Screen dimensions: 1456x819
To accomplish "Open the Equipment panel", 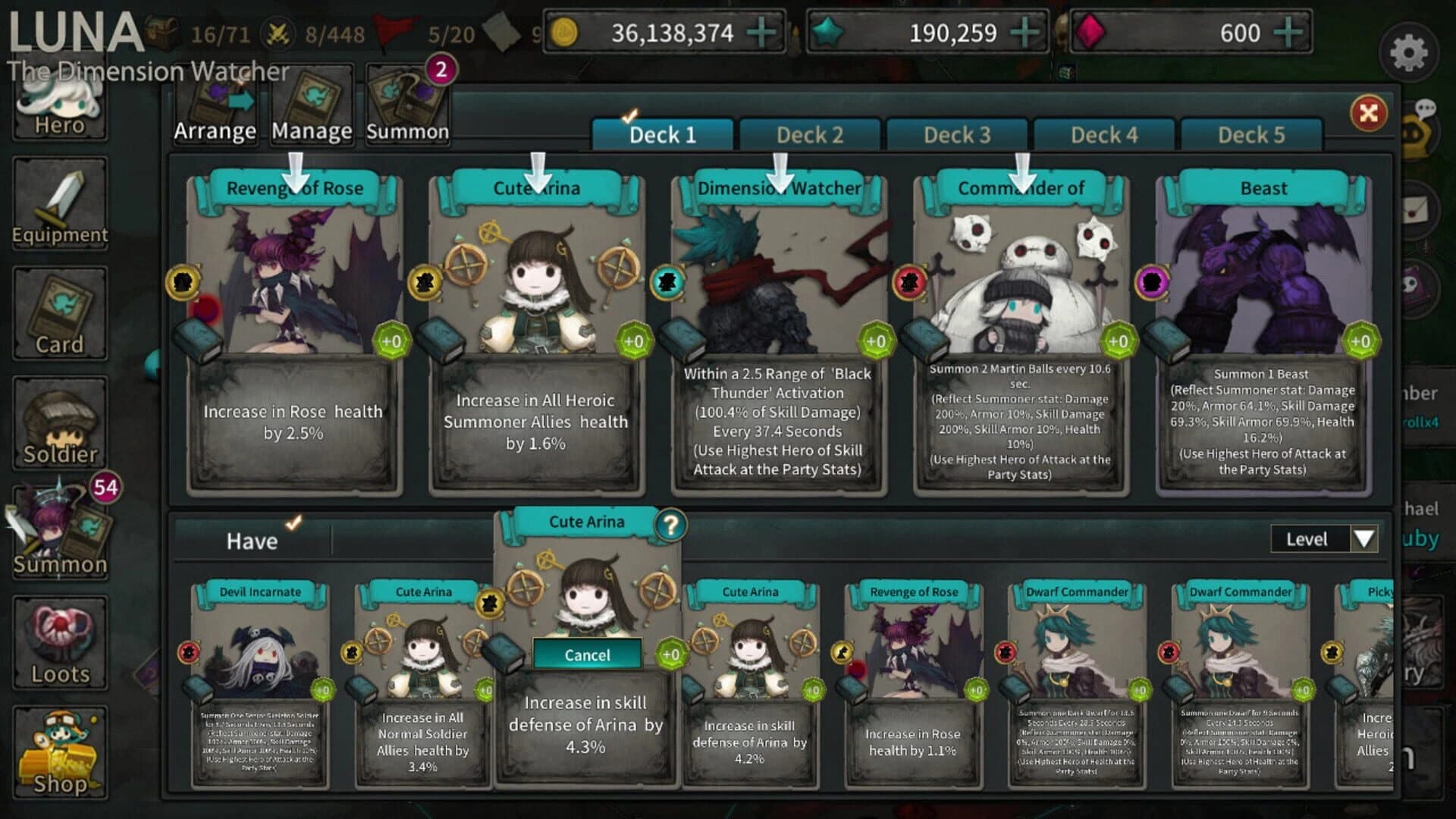I will [61, 201].
